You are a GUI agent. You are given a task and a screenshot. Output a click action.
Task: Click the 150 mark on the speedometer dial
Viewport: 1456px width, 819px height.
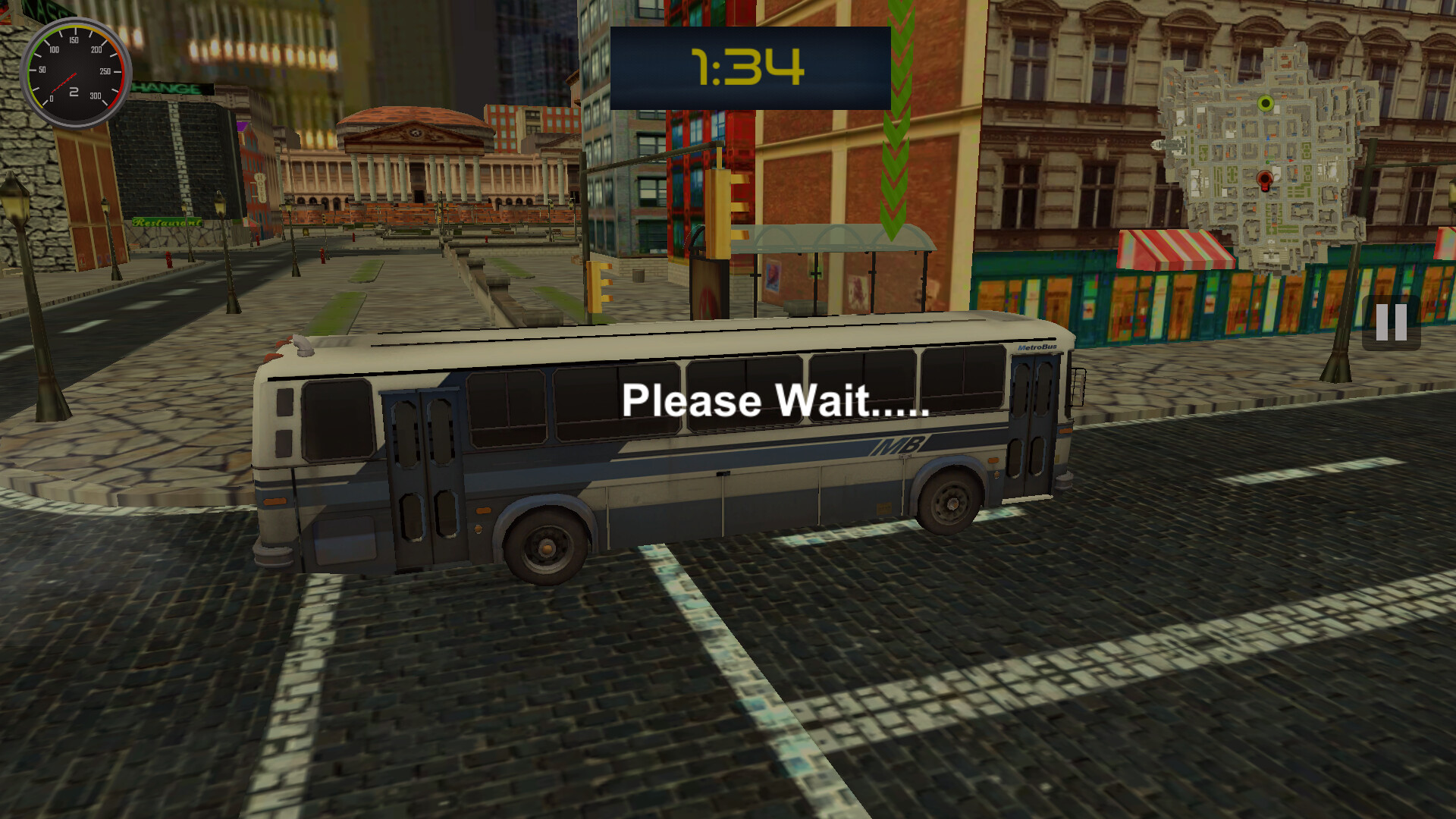click(74, 40)
